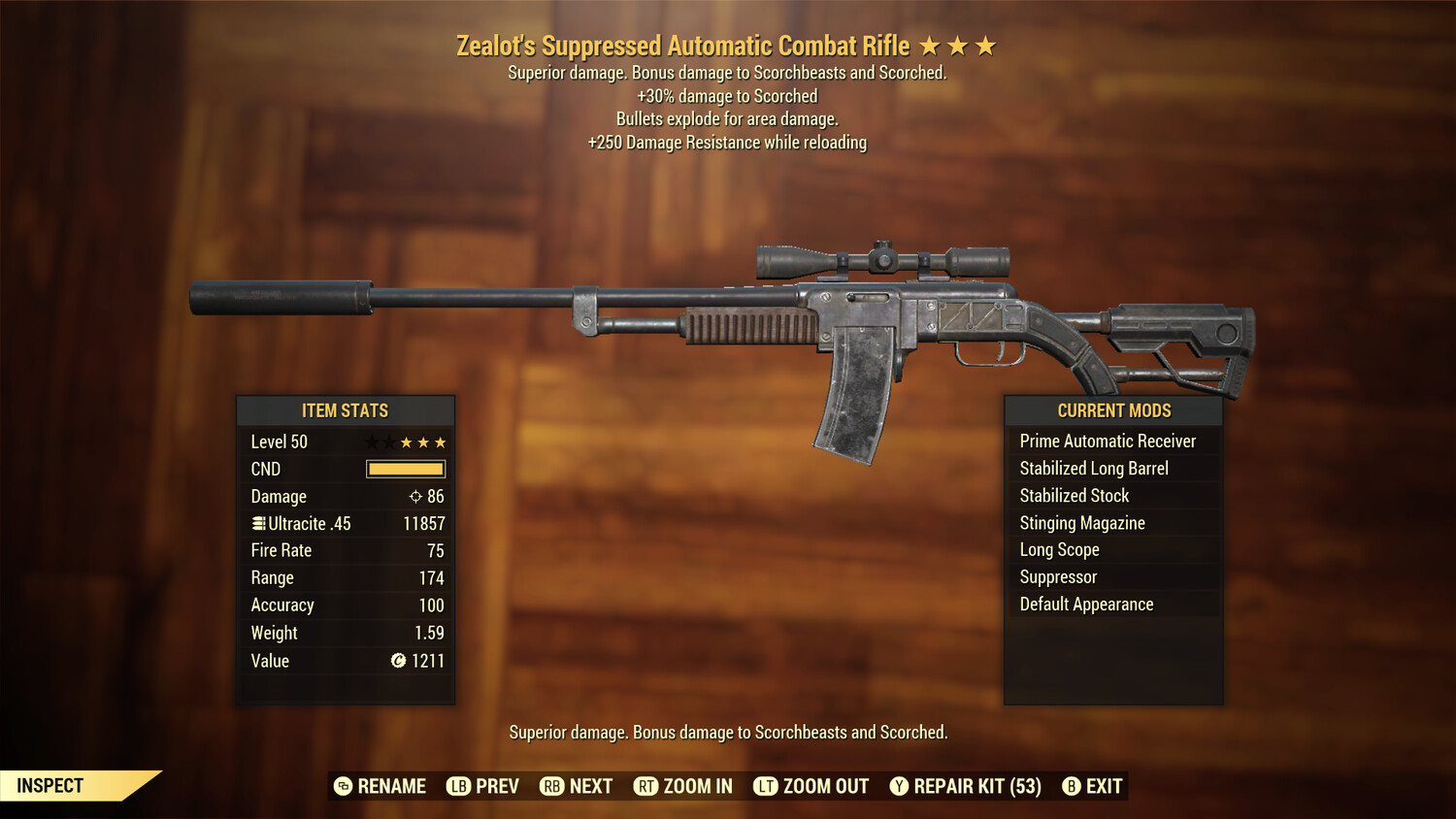
Task: Click the EXIT label
Action: click(x=1104, y=786)
